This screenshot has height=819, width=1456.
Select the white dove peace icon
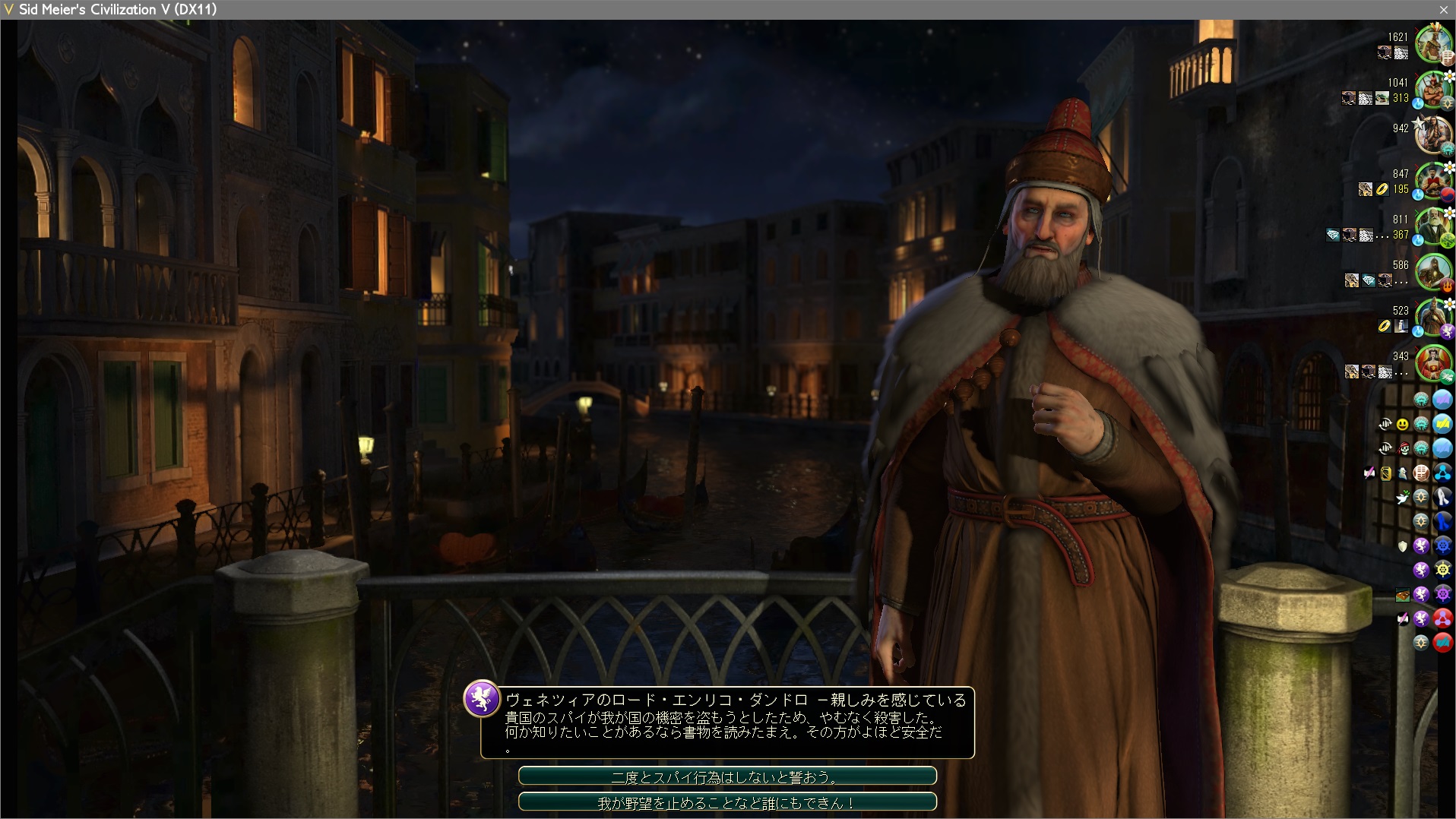(1403, 498)
